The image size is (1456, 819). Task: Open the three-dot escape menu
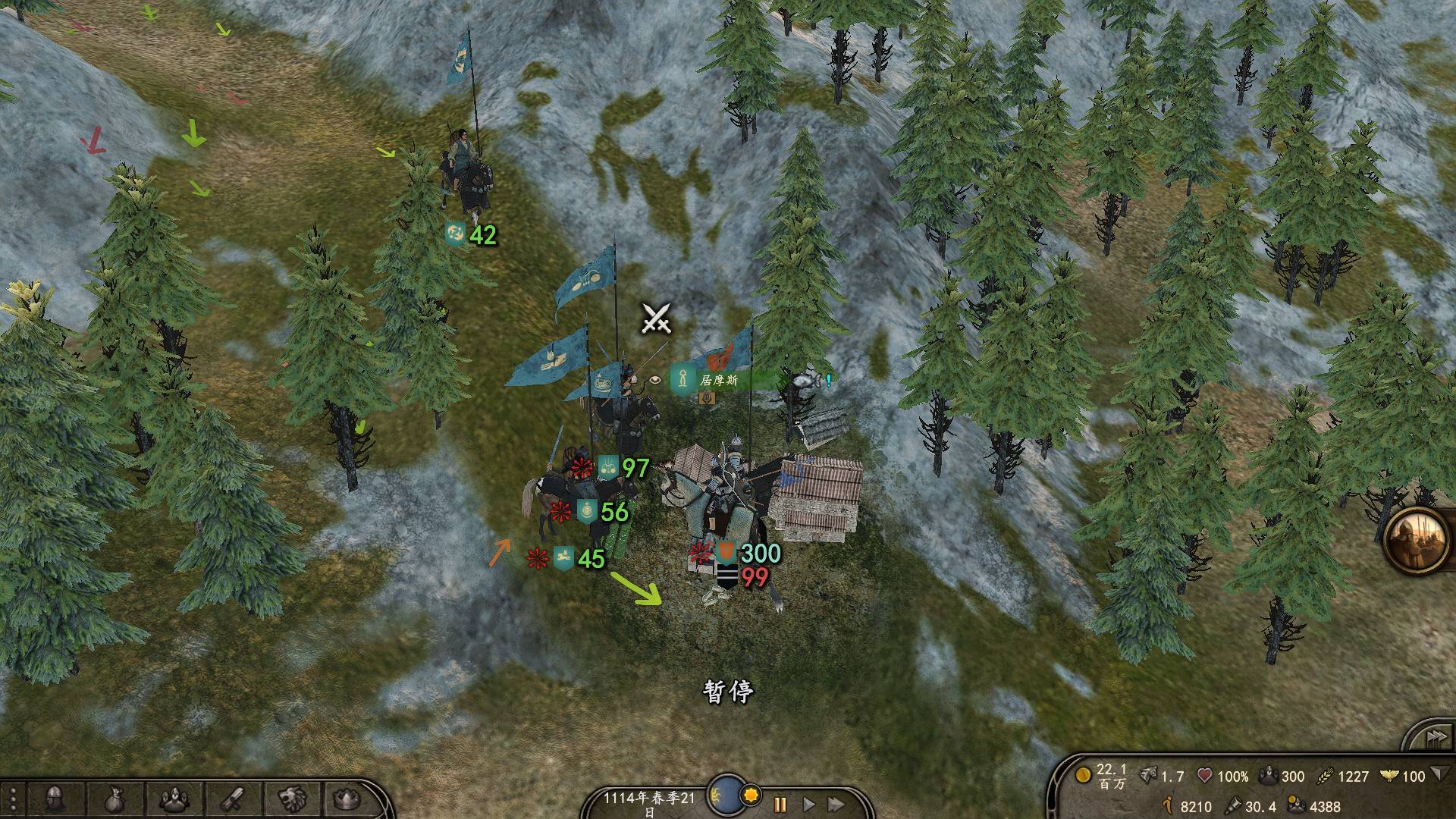(13, 799)
